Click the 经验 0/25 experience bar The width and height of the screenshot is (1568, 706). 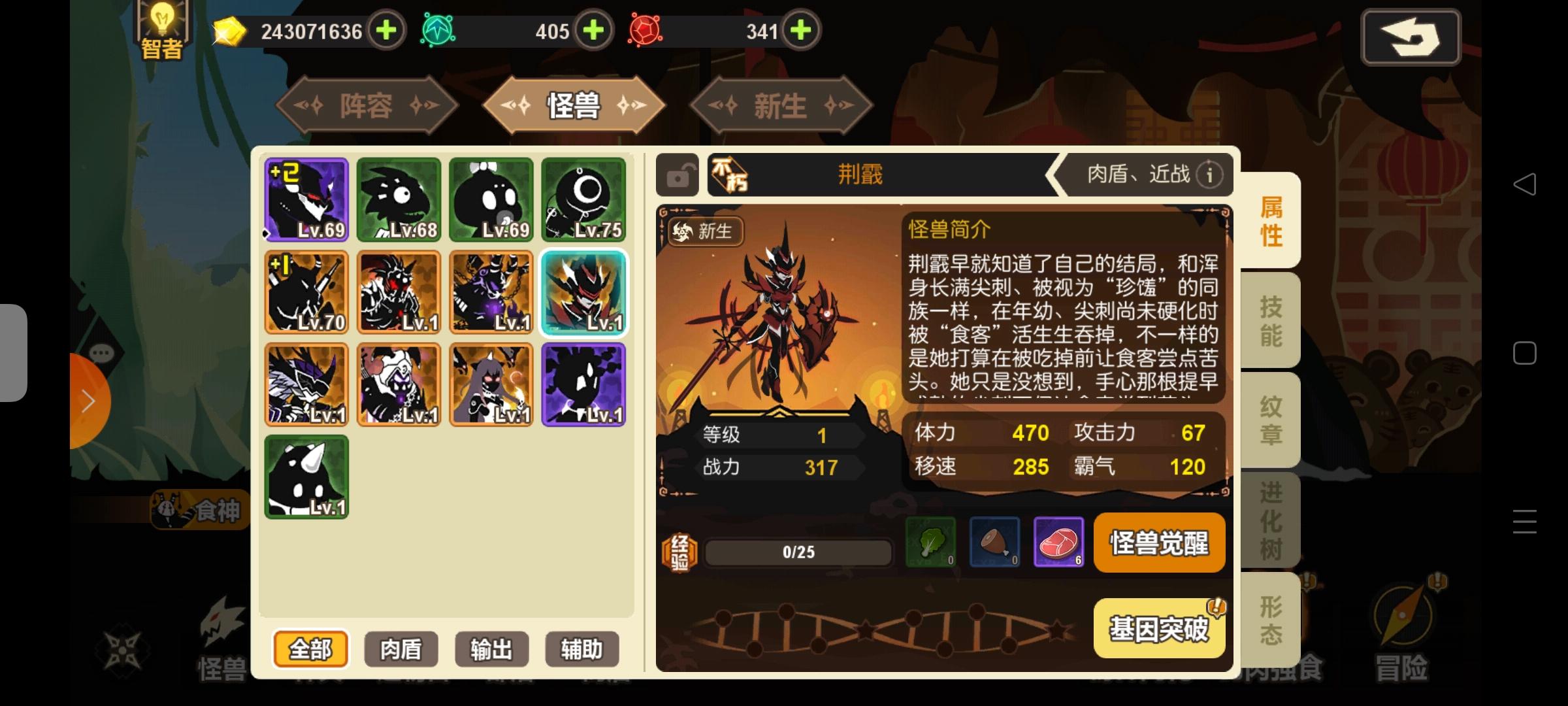click(798, 551)
